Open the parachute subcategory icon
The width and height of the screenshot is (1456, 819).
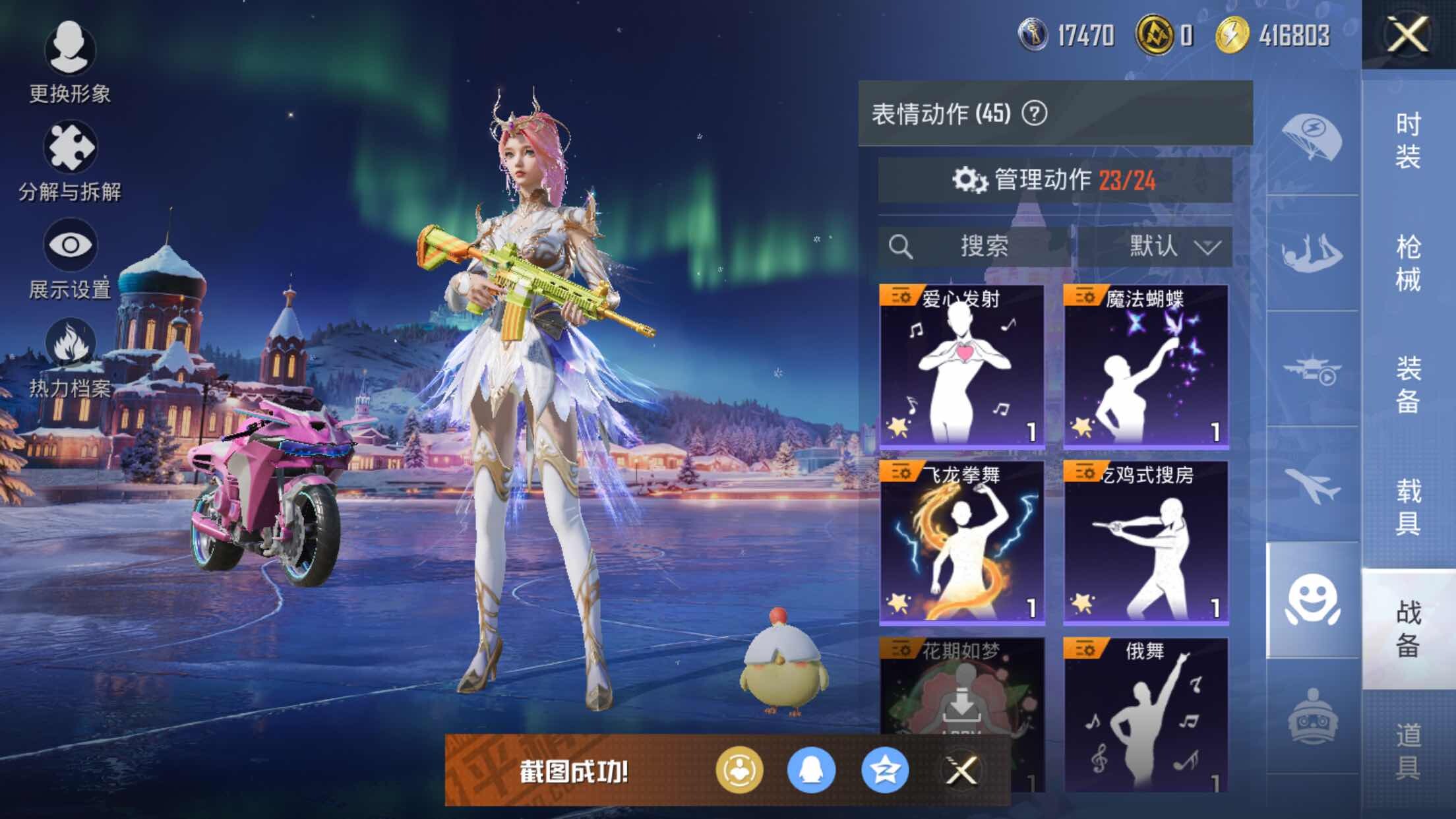(1312, 137)
